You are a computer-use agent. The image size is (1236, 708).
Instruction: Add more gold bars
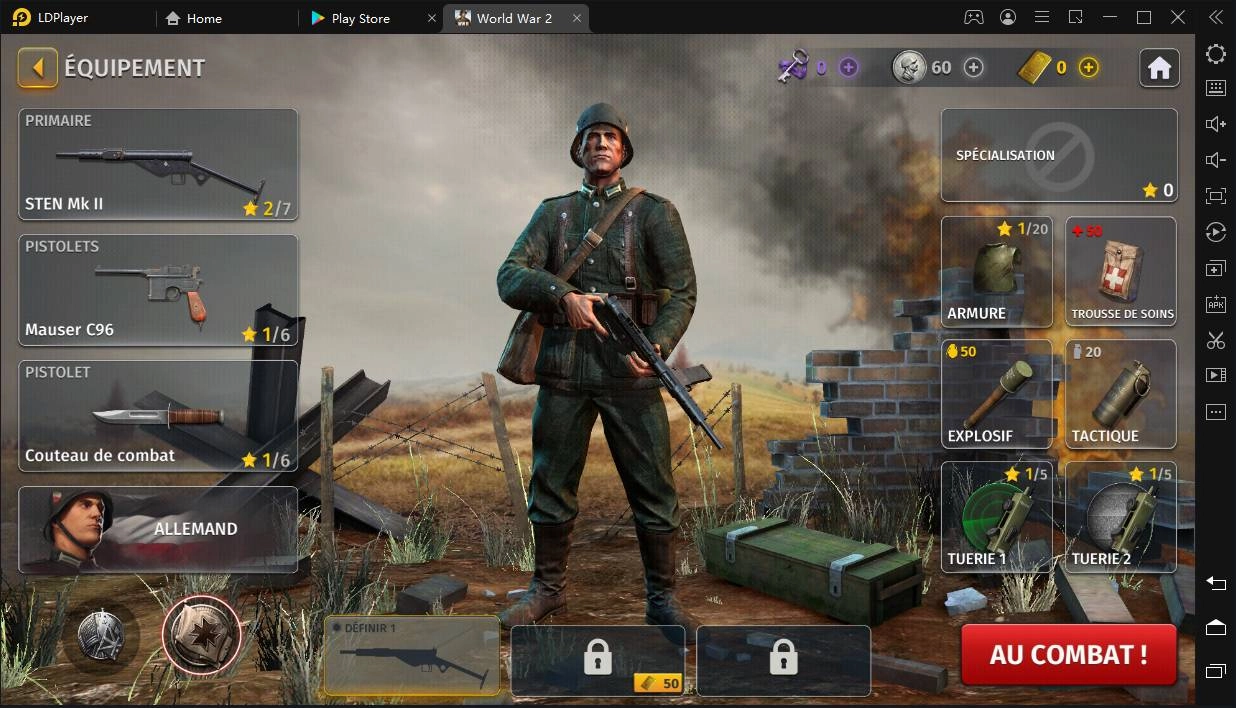point(1089,67)
